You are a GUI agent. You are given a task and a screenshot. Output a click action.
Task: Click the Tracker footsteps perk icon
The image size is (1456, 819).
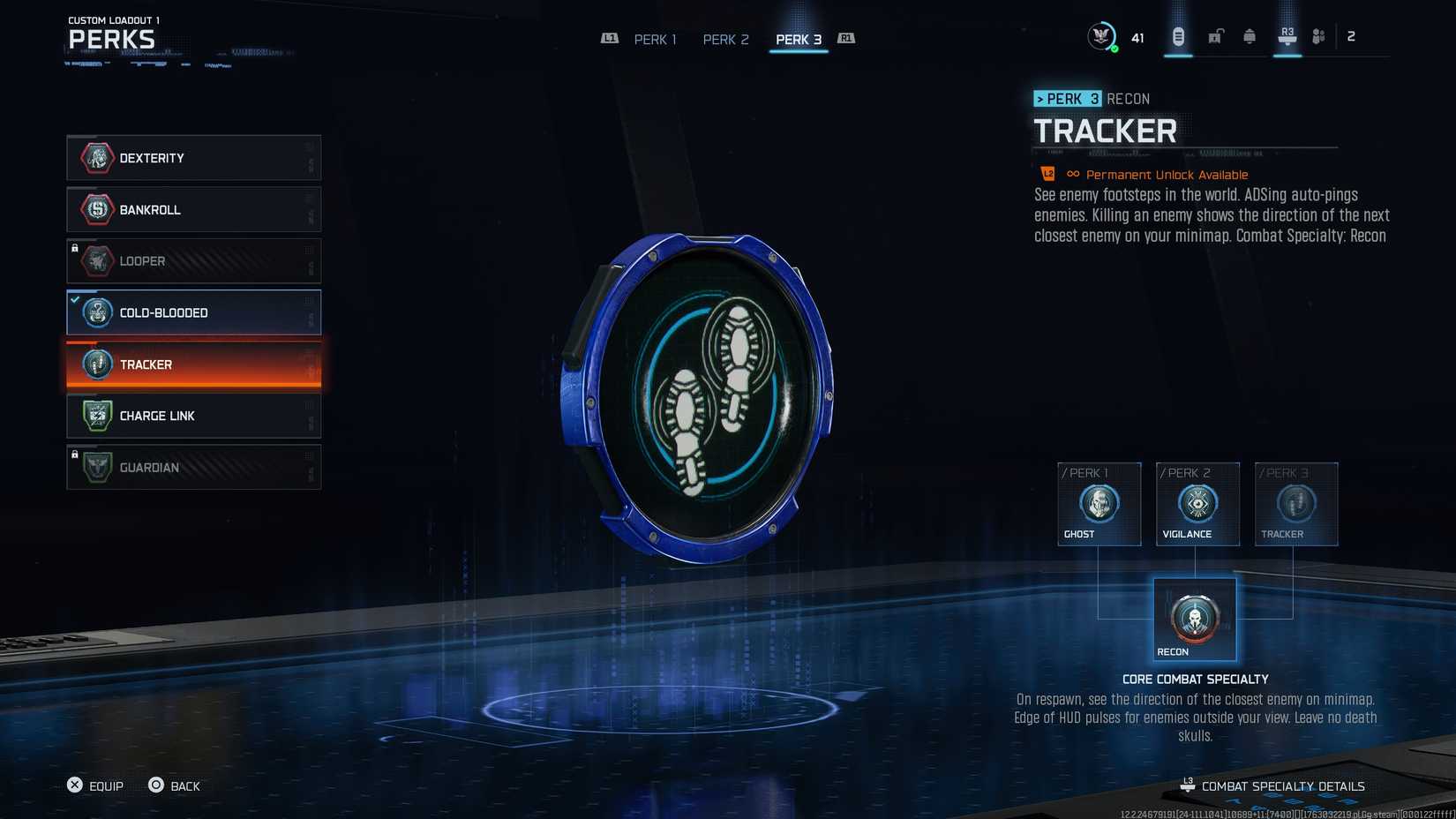click(96, 364)
